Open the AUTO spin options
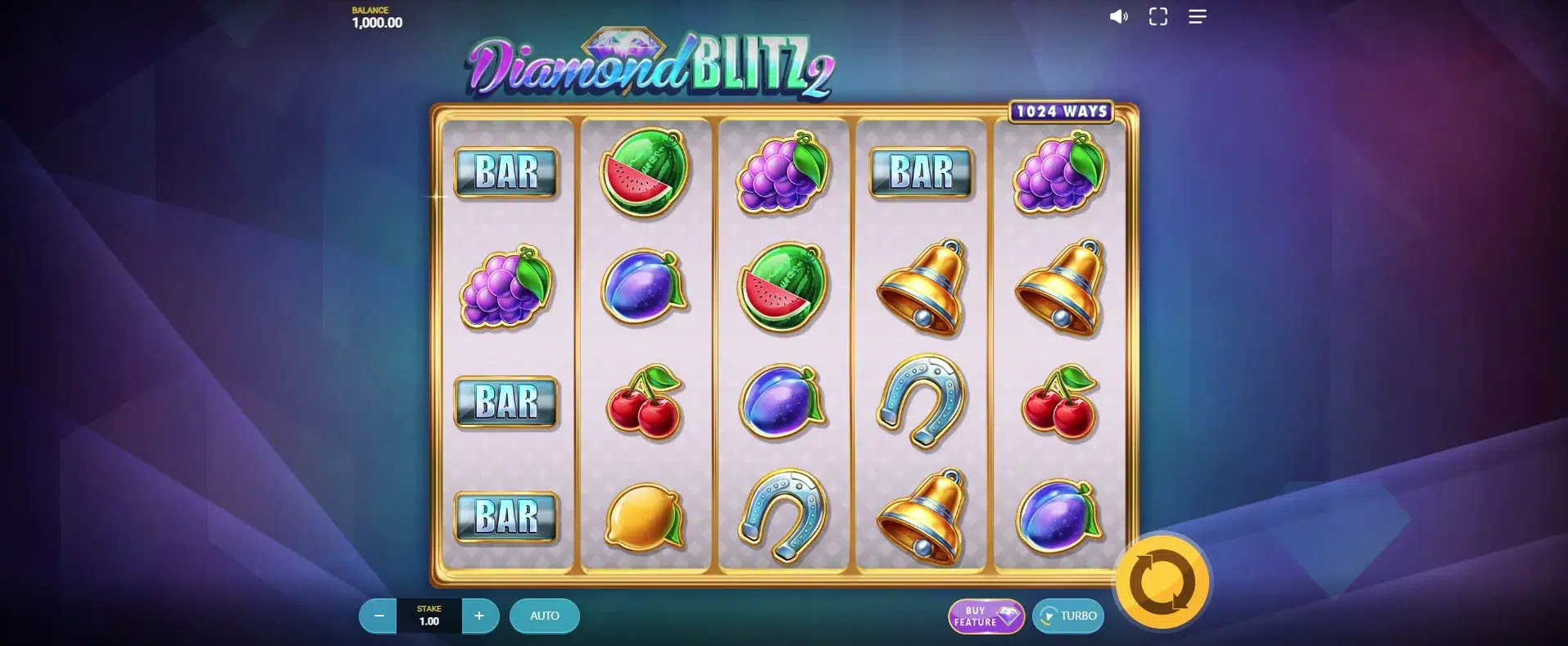The image size is (1568, 646). 545,616
